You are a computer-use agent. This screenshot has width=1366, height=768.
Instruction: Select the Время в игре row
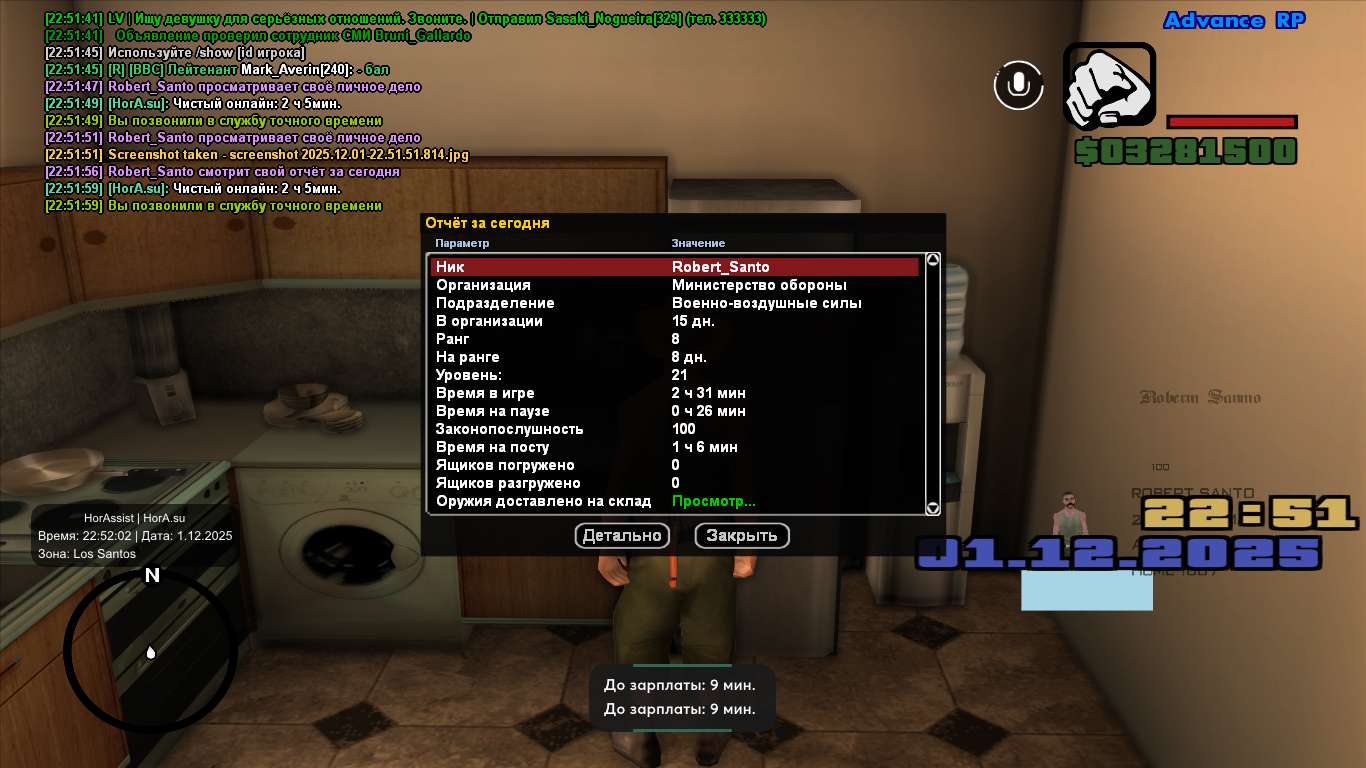pyautogui.click(x=674, y=393)
